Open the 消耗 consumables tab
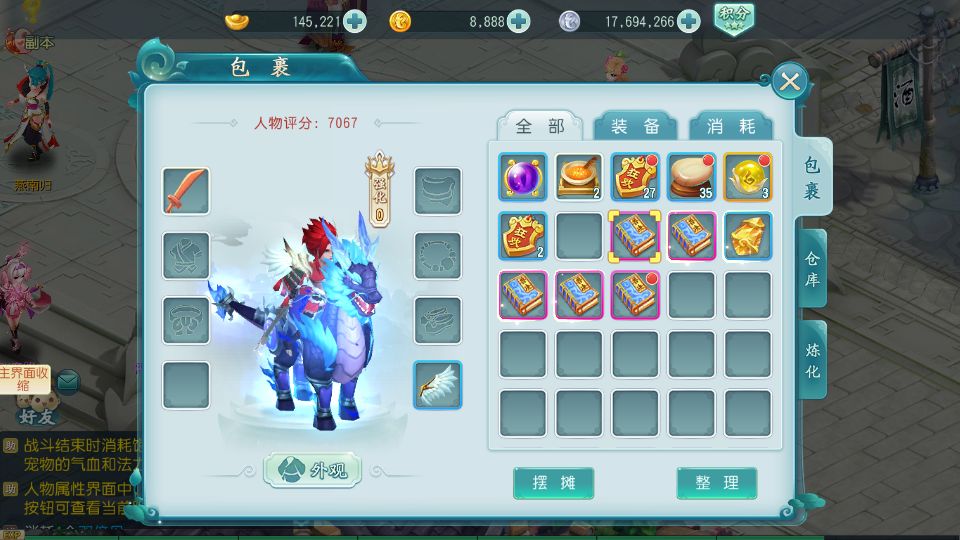 731,127
